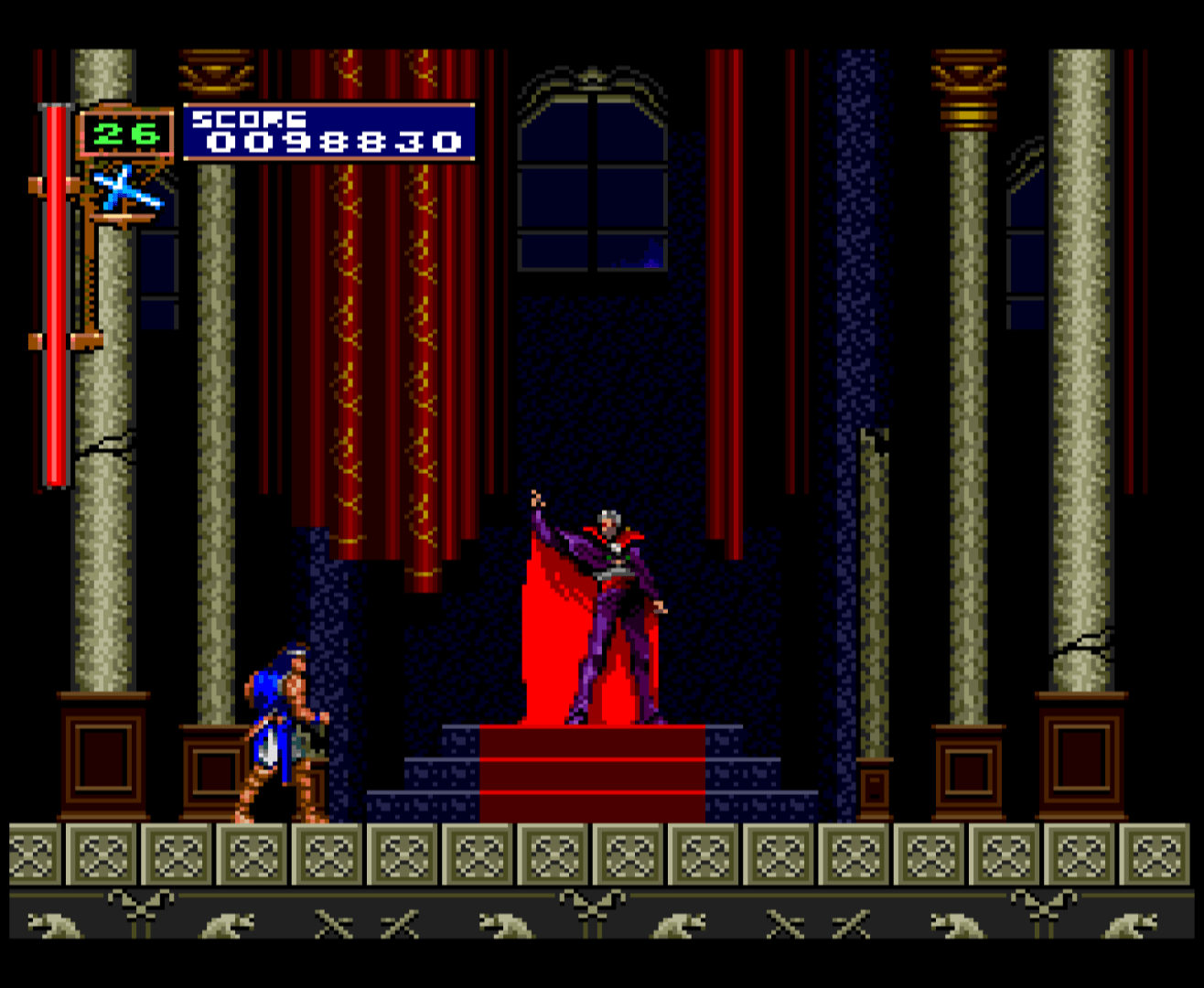Adjust the vertical red life gauge

point(55,293)
